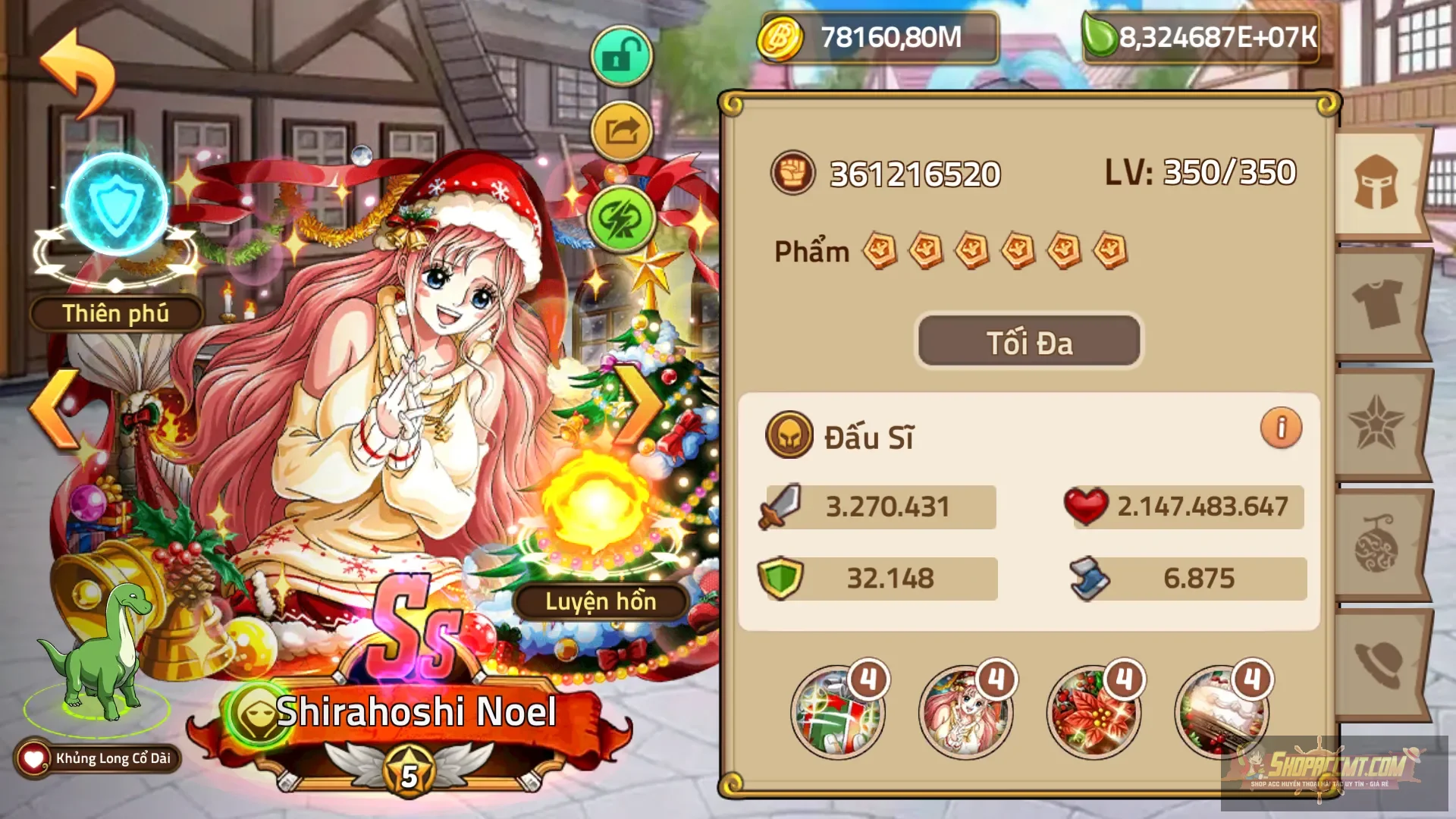Tap the heart pet favorite marker
This screenshot has width=1456, height=819.
click(x=34, y=756)
